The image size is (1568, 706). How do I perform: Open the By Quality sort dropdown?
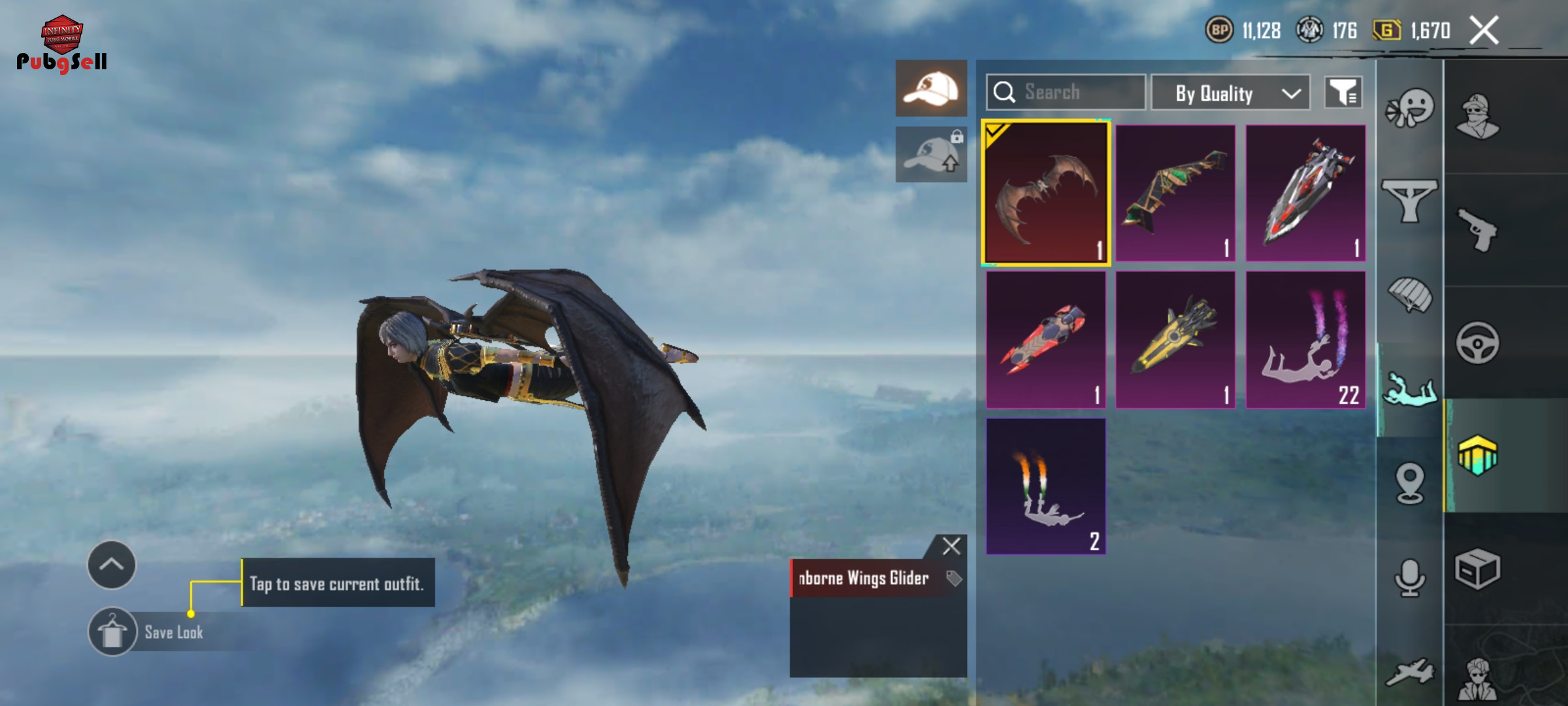1230,93
